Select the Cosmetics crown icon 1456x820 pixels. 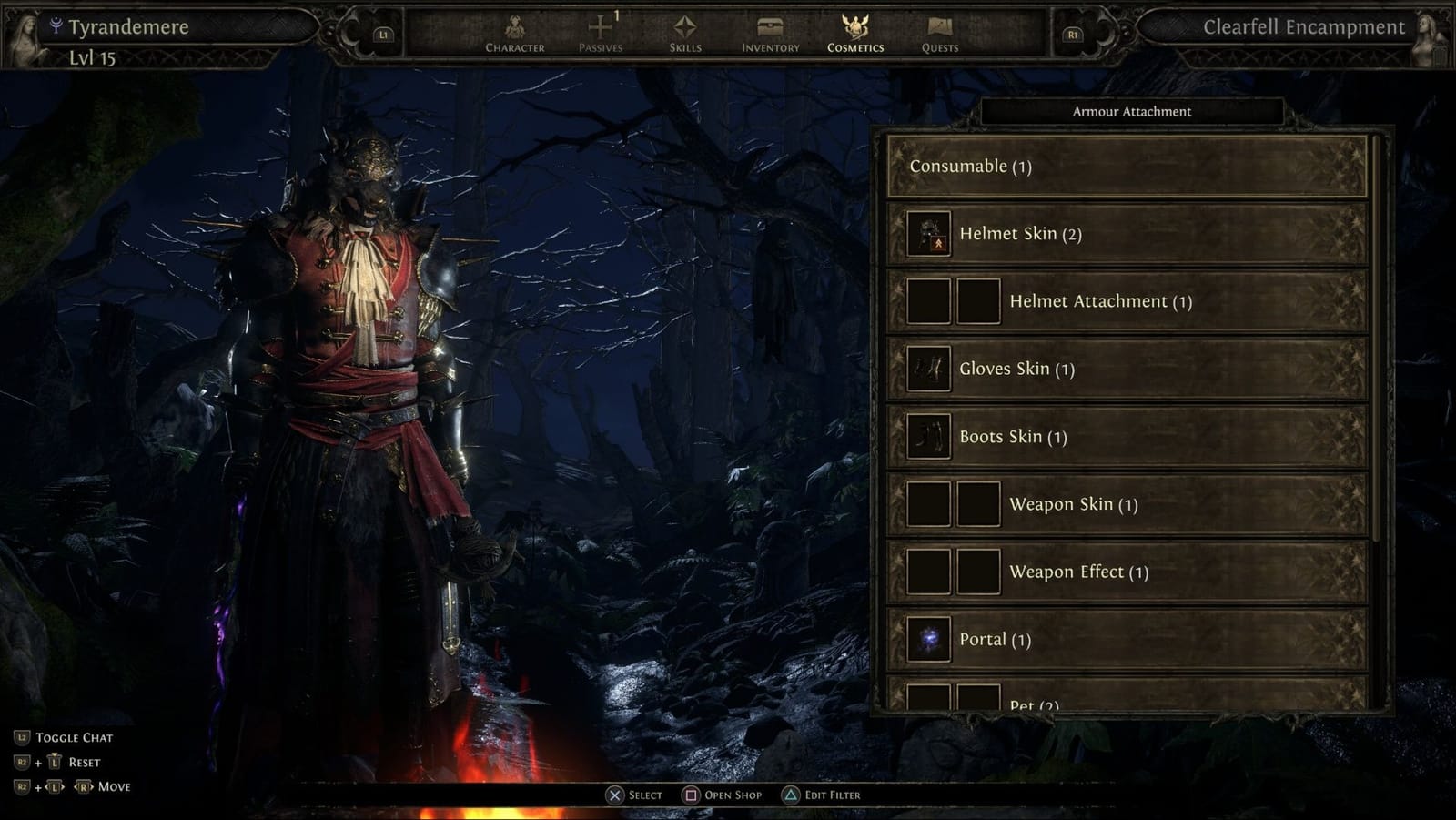click(x=854, y=27)
